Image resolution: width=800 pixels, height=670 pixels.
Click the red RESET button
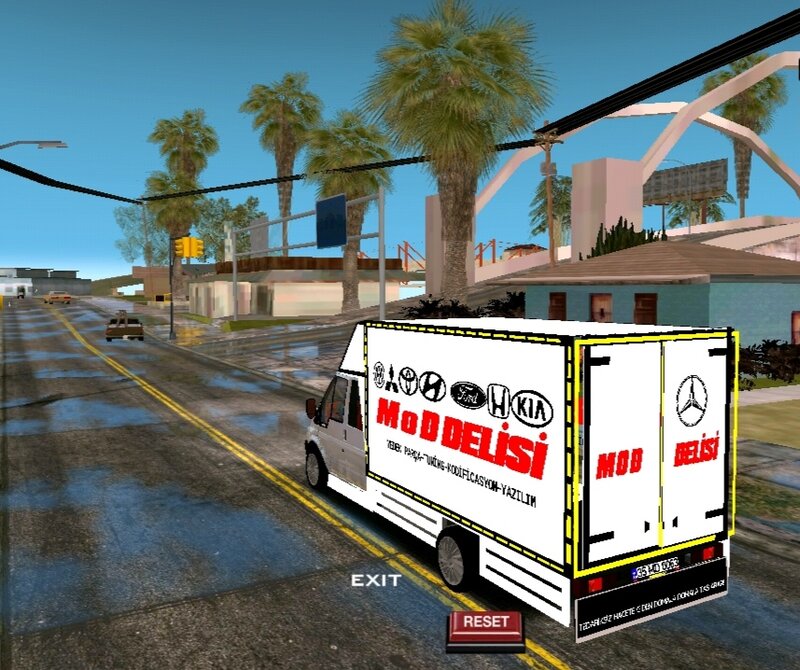pyautogui.click(x=486, y=623)
